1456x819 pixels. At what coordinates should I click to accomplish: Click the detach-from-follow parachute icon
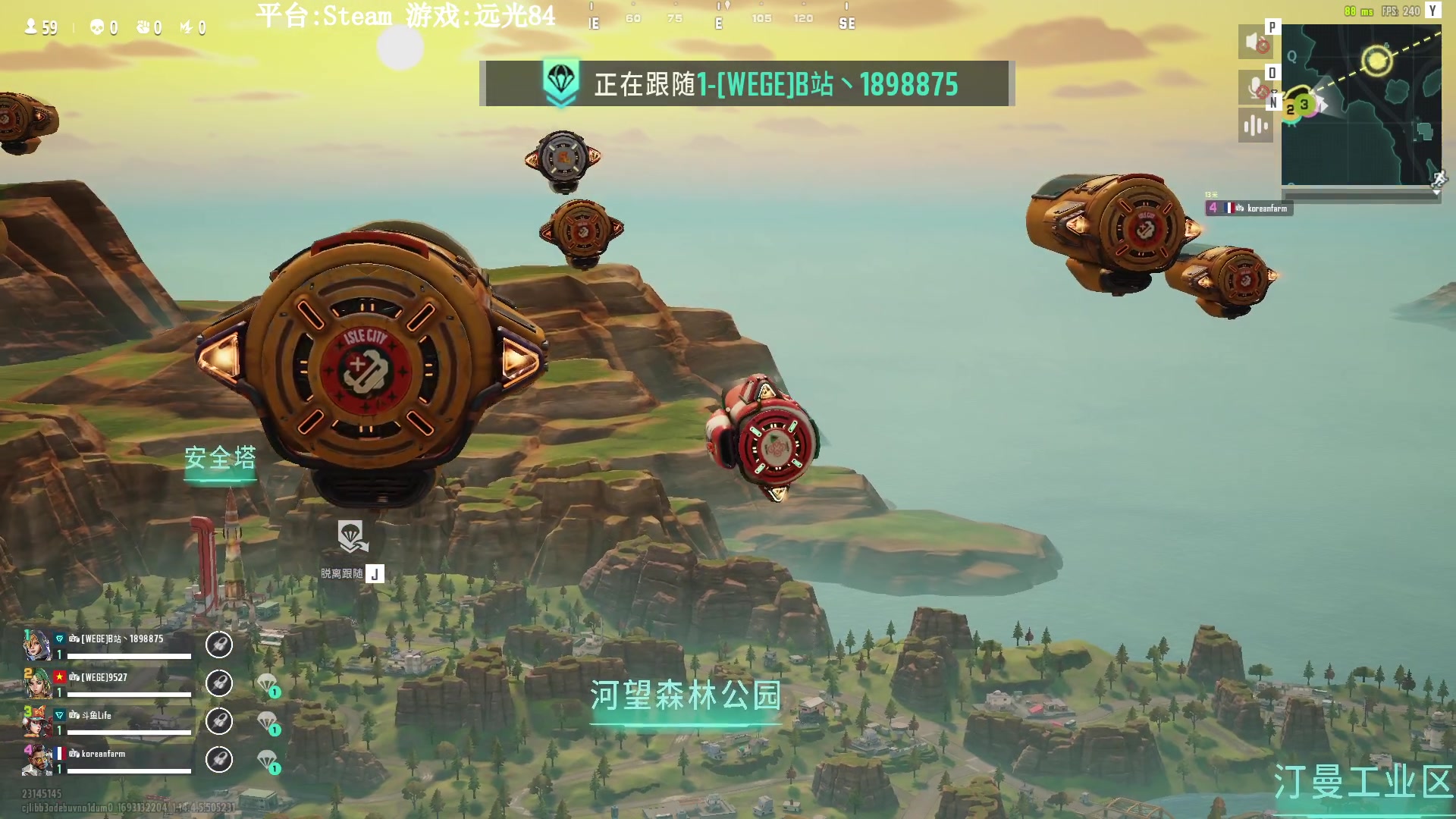tap(352, 537)
